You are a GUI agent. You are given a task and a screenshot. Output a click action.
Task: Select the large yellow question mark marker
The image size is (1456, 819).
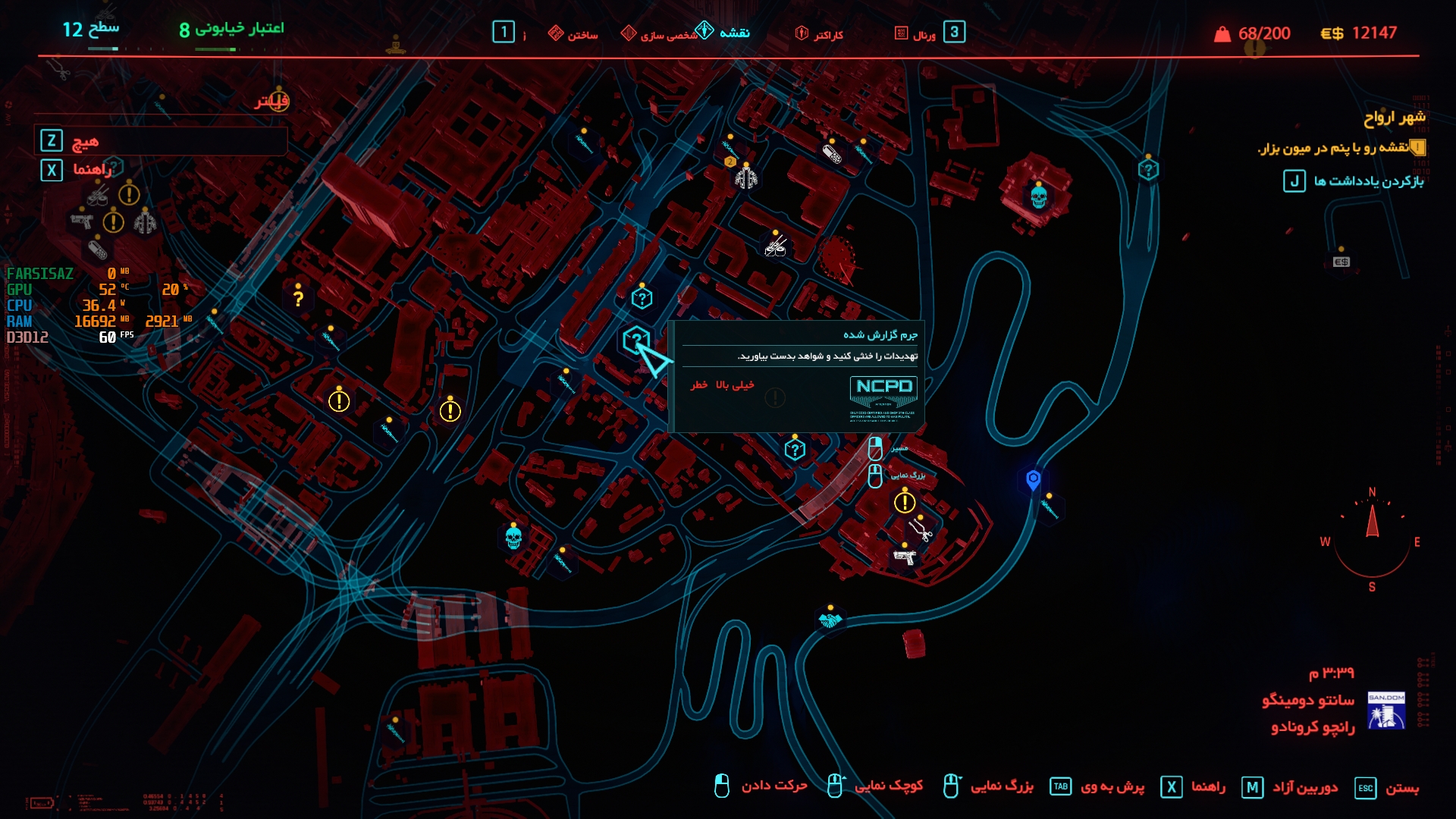(298, 299)
